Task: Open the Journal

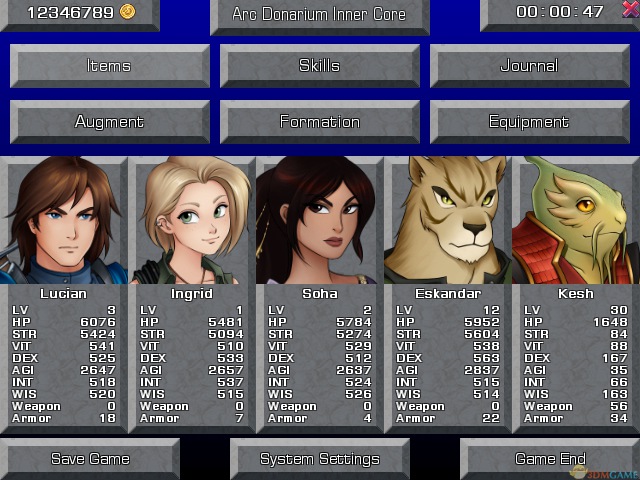Action: [x=529, y=66]
